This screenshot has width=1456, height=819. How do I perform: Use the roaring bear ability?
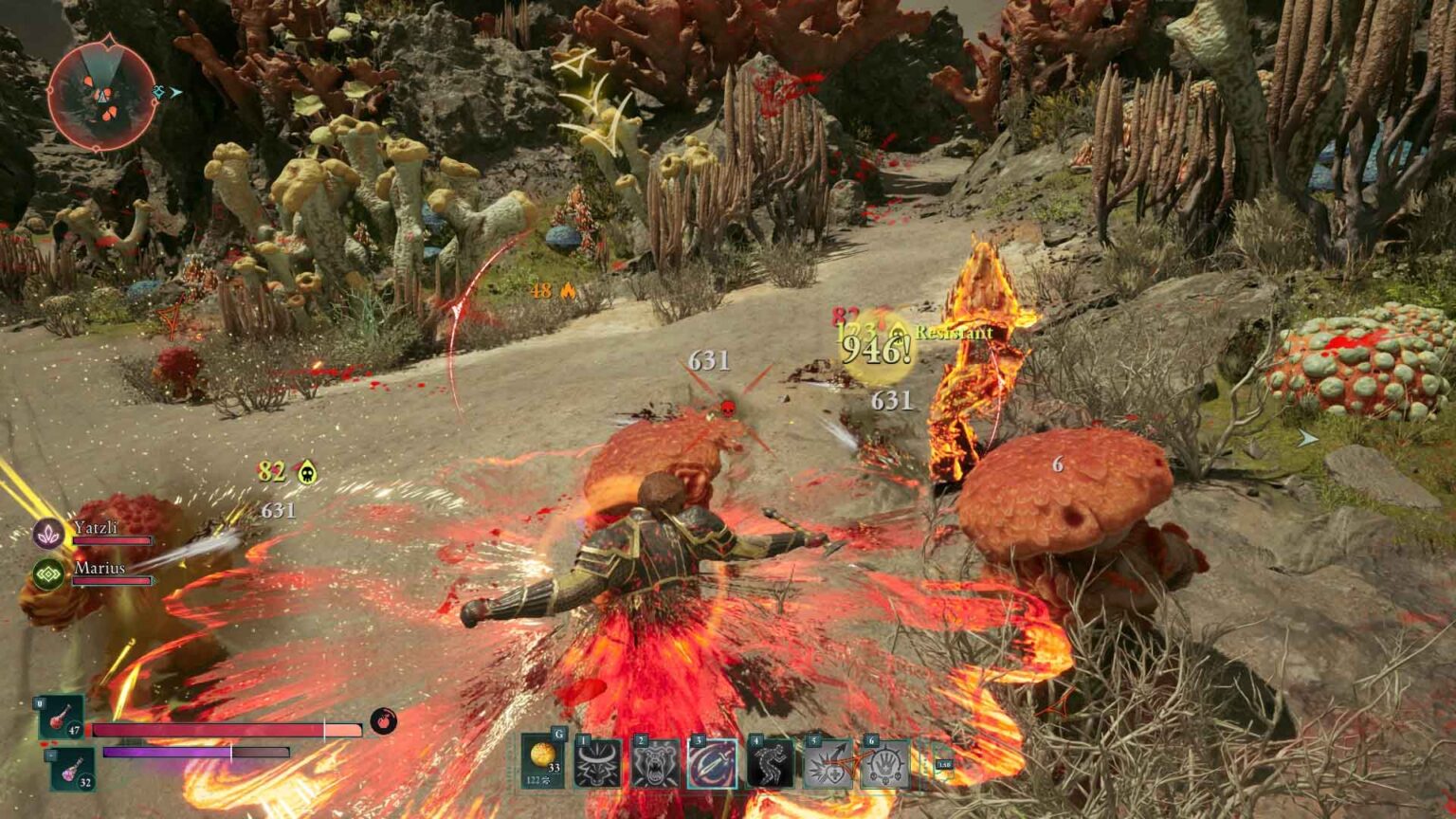(656, 764)
